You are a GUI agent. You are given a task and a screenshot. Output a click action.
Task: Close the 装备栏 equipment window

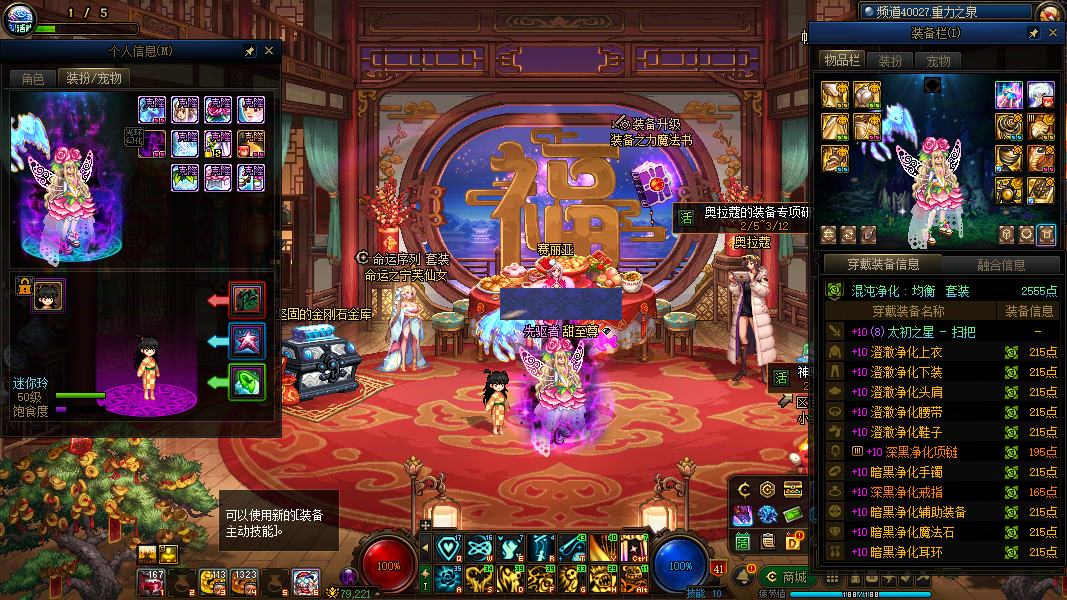1052,34
